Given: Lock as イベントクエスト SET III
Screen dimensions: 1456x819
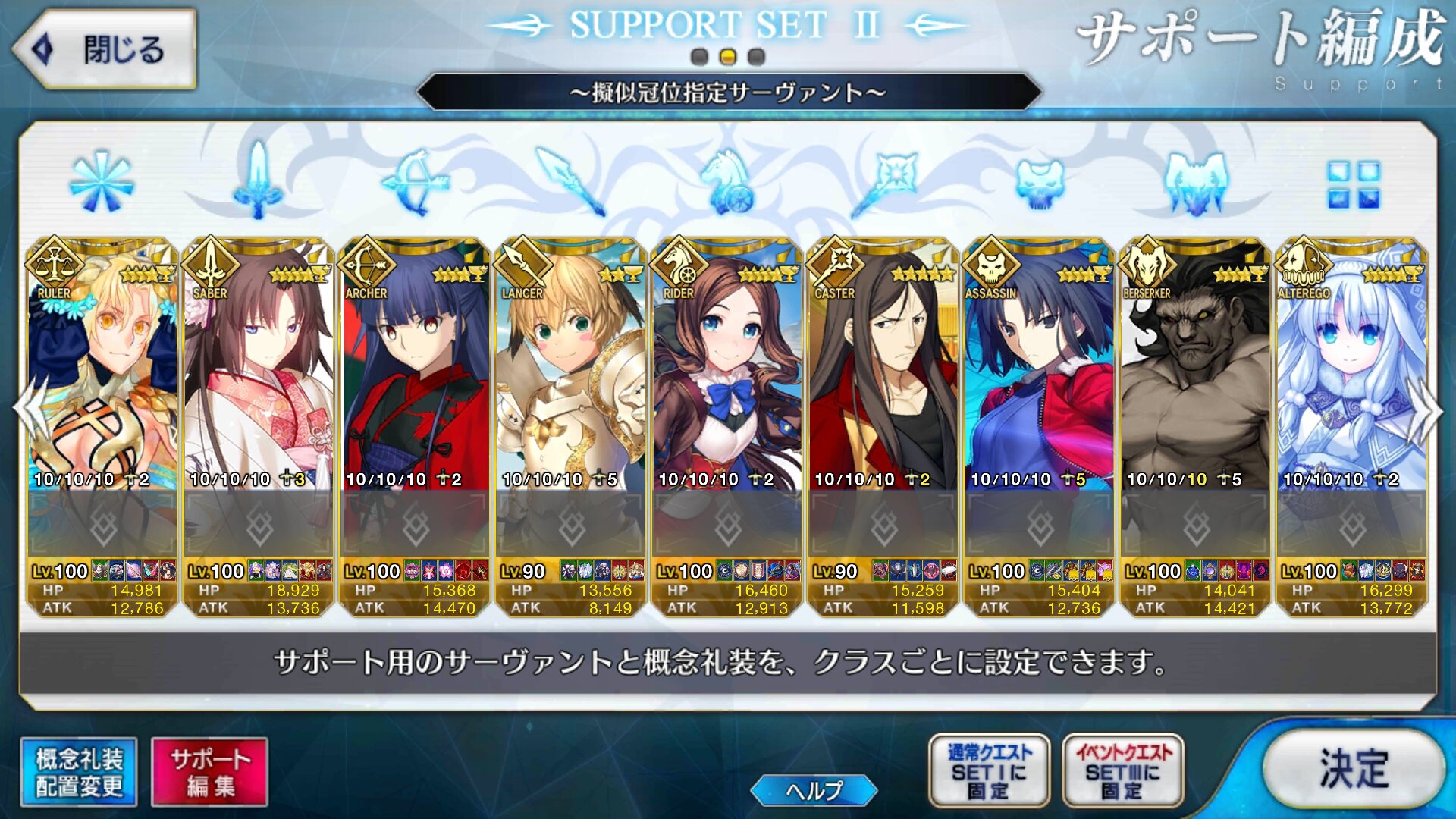Looking at the screenshot, I should coord(1123,770).
